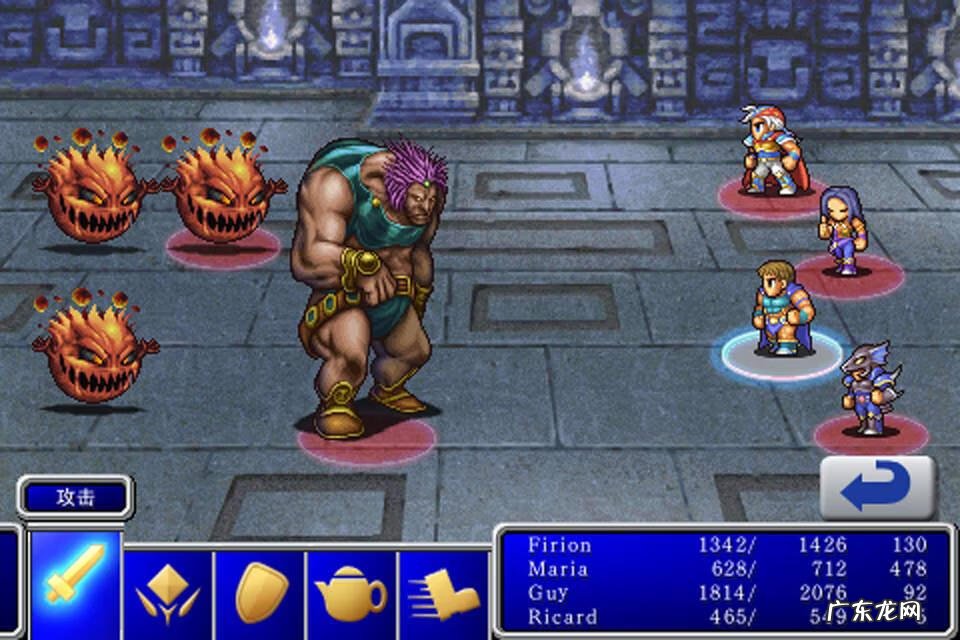
Task: Tap the blue back arrow button
Action: click(877, 489)
